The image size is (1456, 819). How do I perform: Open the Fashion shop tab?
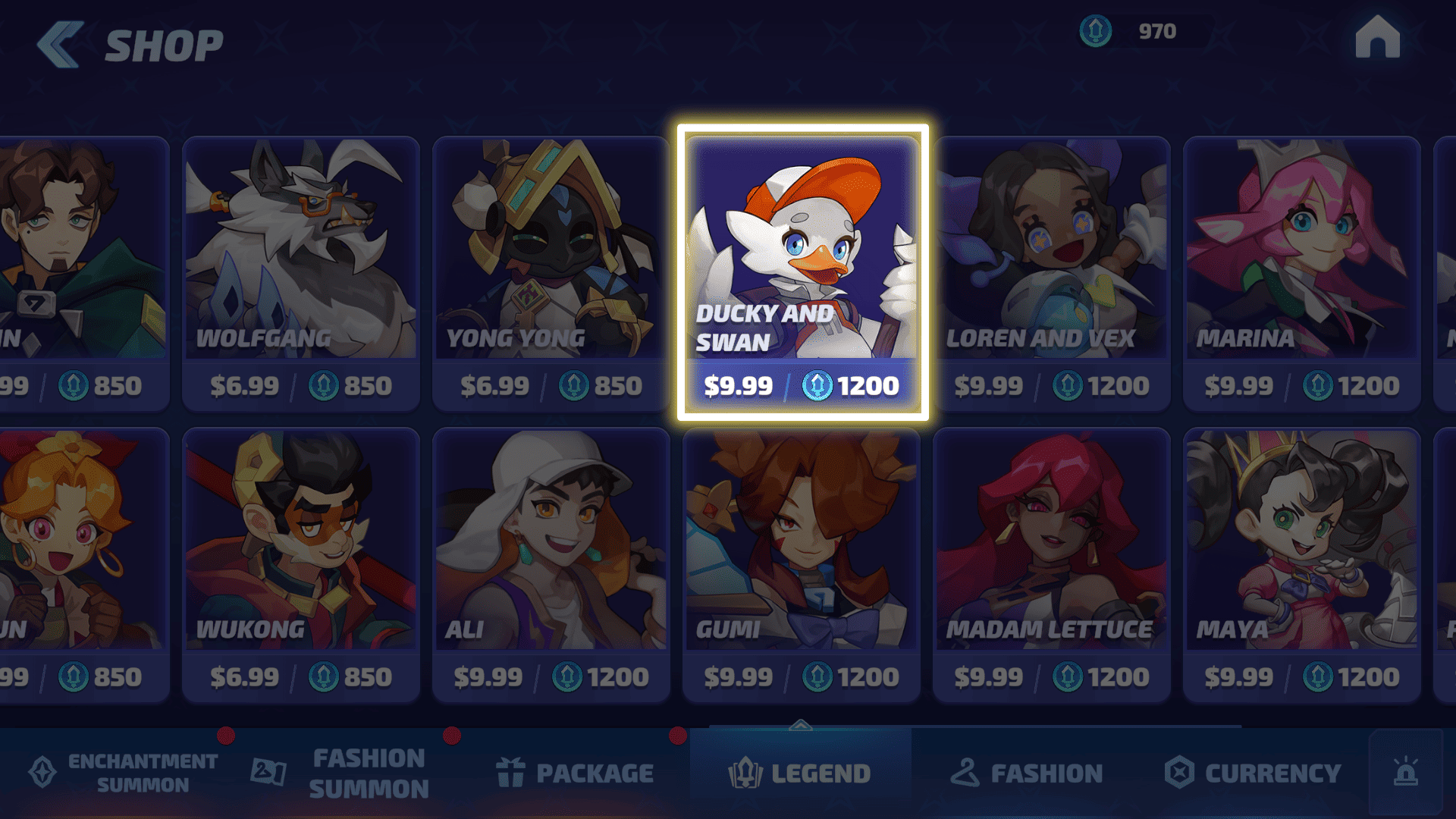(x=1027, y=773)
